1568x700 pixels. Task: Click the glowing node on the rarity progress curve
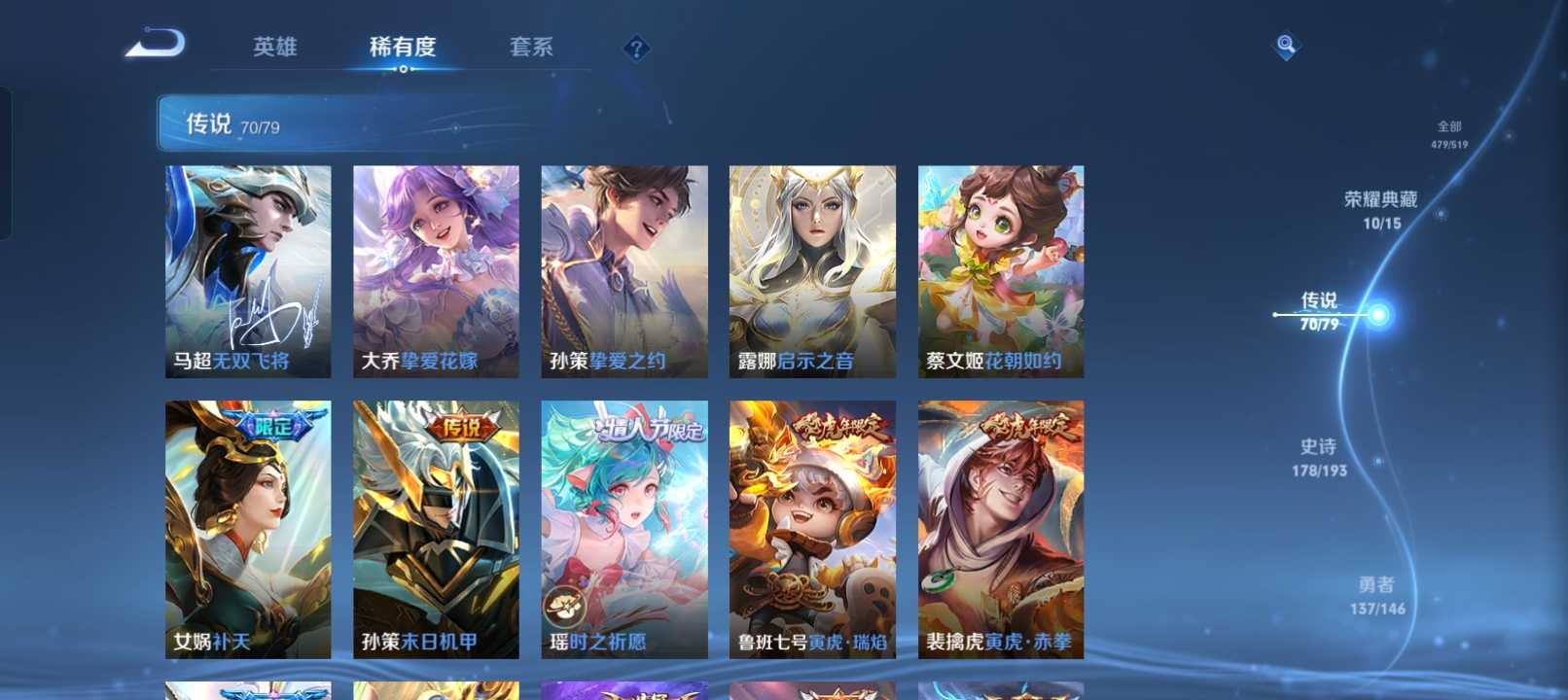[x=1376, y=315]
